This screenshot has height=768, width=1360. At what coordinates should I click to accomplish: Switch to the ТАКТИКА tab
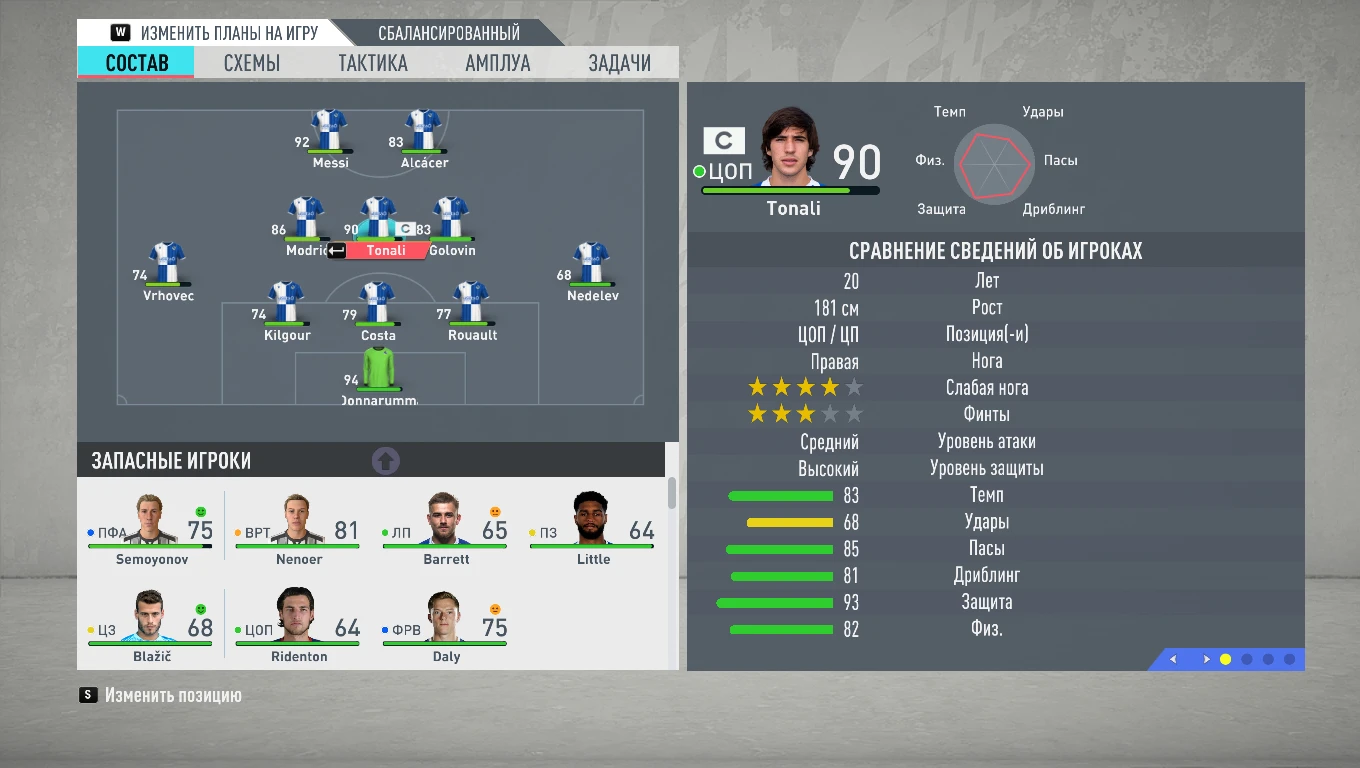[372, 62]
